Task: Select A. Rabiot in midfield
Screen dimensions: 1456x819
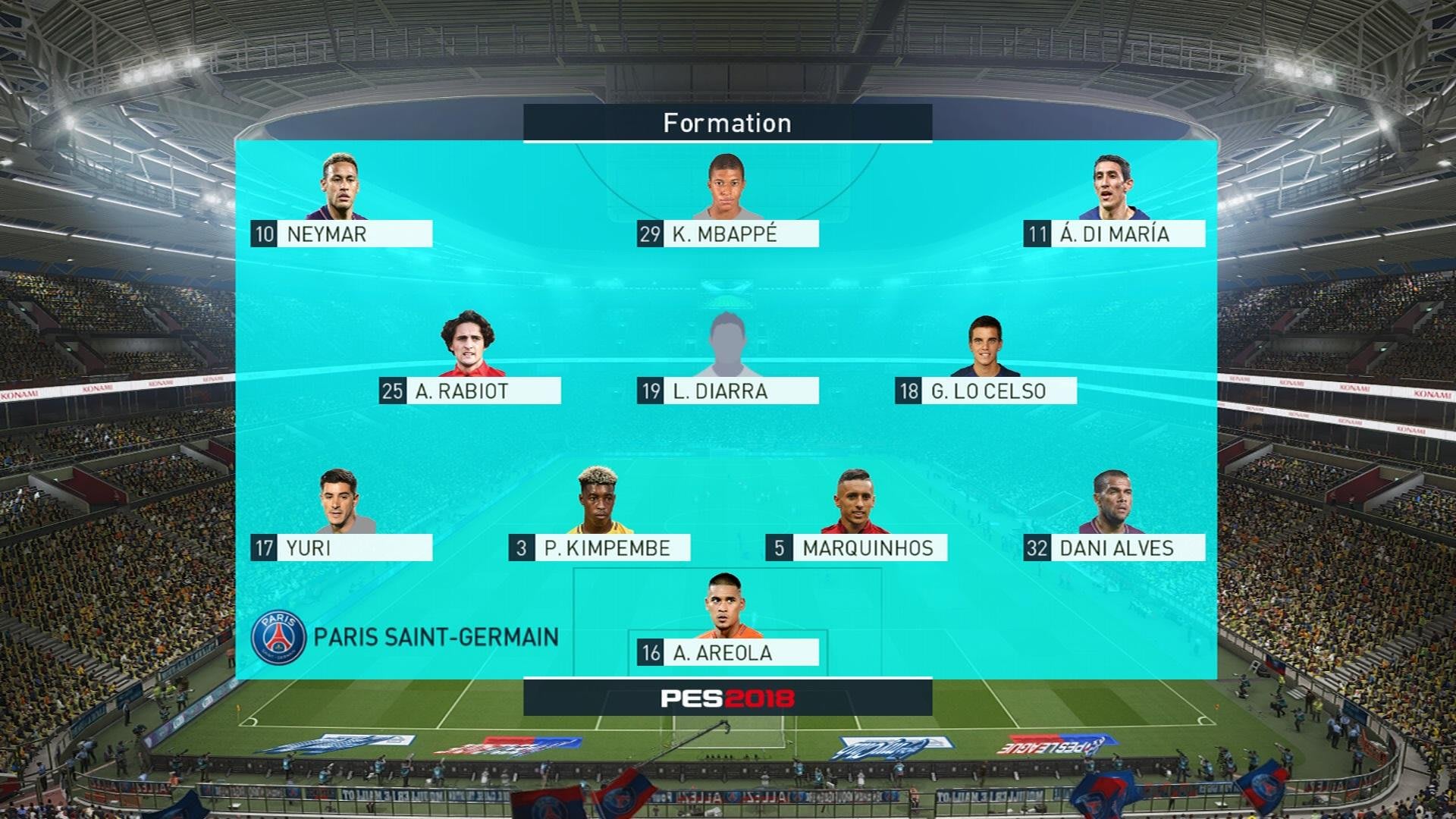Action: (469, 391)
